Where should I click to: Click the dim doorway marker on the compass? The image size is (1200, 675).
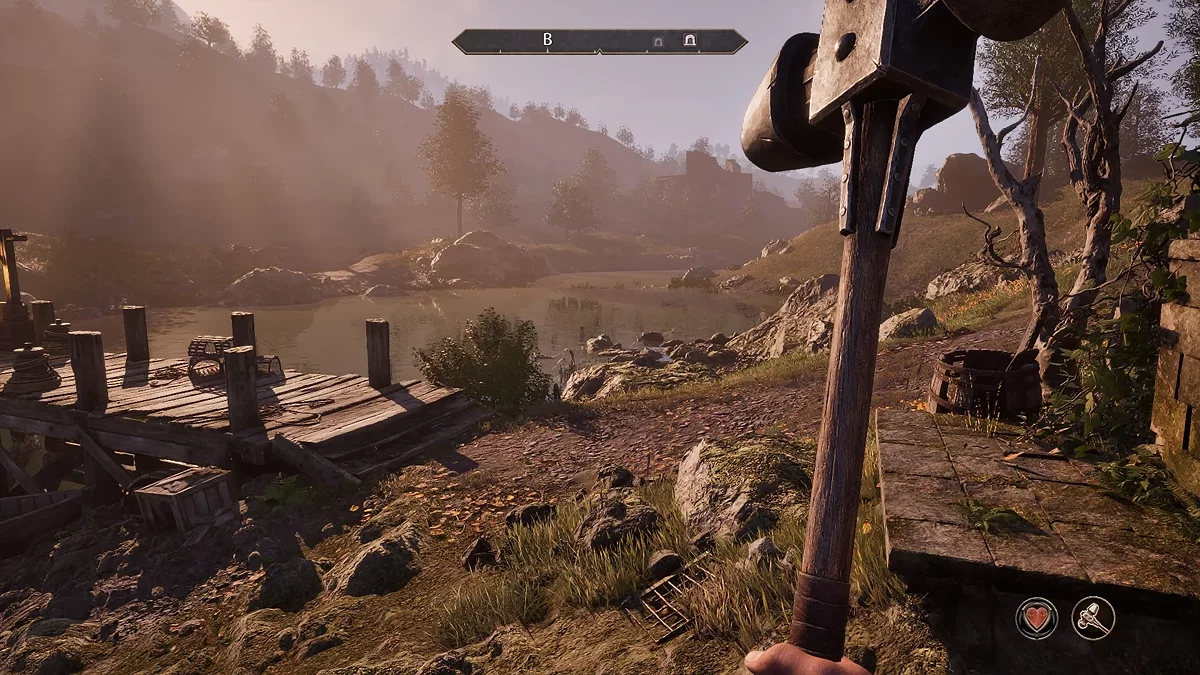click(x=657, y=42)
